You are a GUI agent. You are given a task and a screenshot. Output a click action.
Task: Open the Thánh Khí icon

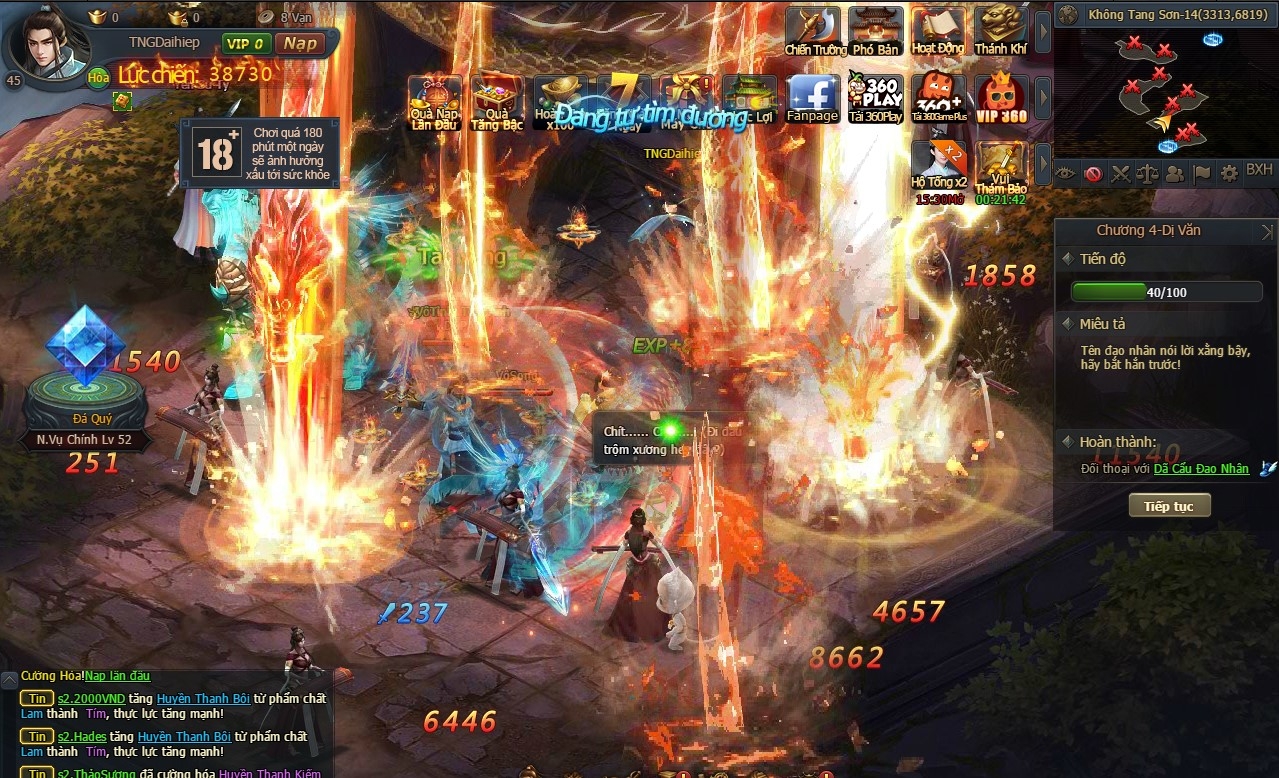[1001, 30]
